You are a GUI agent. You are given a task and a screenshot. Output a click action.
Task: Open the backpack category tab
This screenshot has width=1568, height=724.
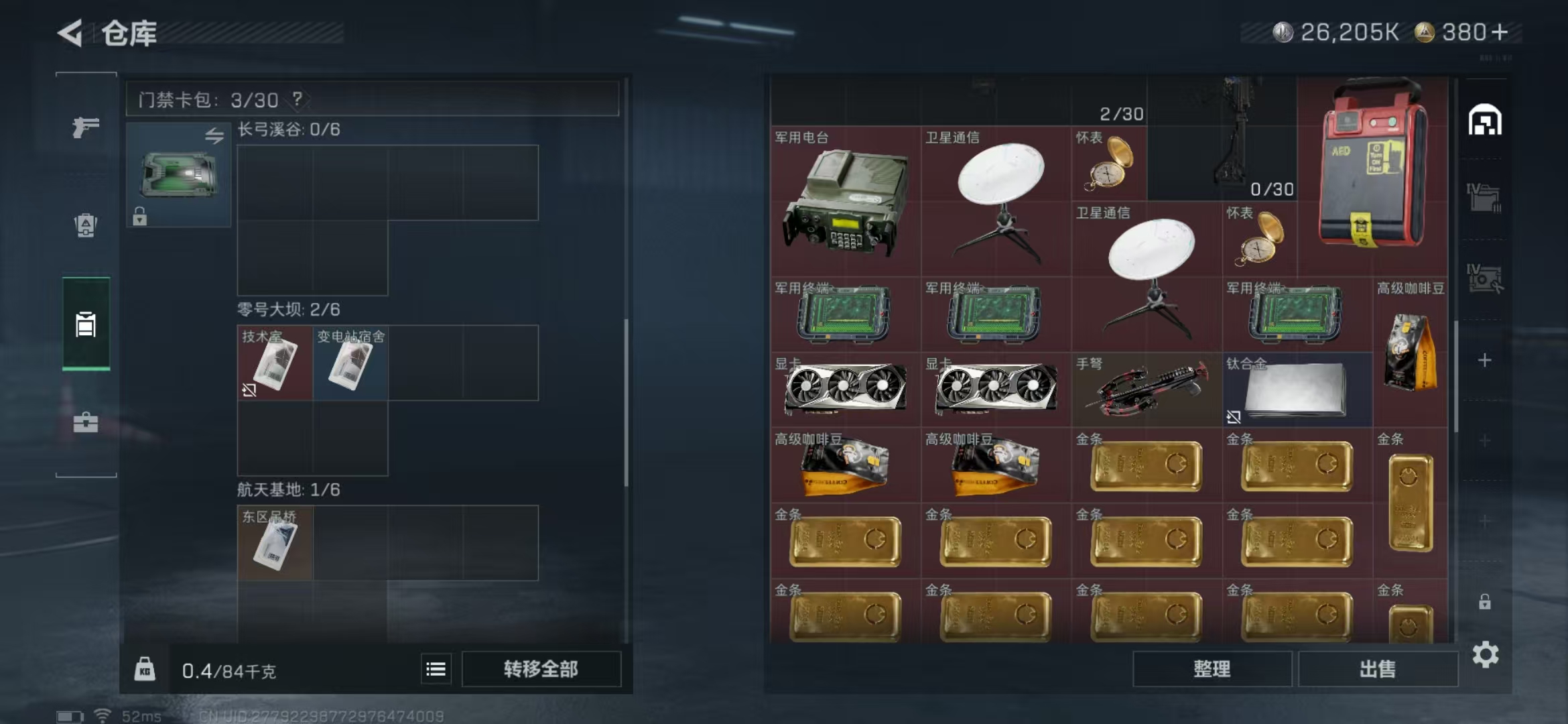click(86, 225)
